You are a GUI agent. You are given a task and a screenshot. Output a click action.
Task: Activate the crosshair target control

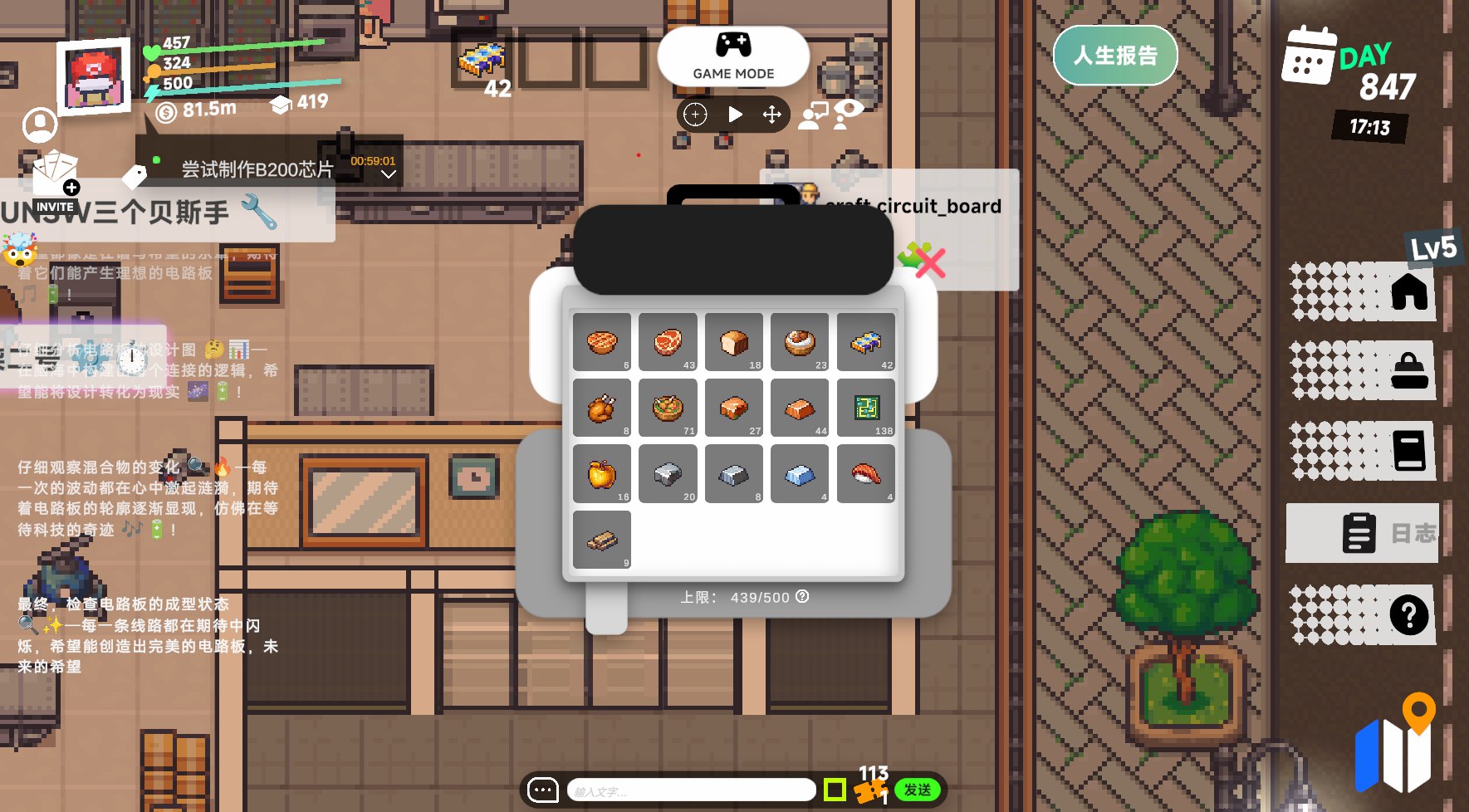[x=695, y=115]
